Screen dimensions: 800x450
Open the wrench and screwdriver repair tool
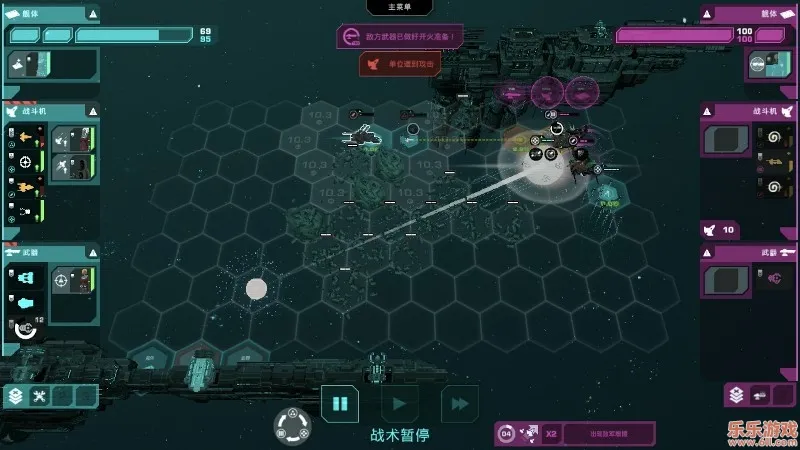pyautogui.click(x=40, y=396)
